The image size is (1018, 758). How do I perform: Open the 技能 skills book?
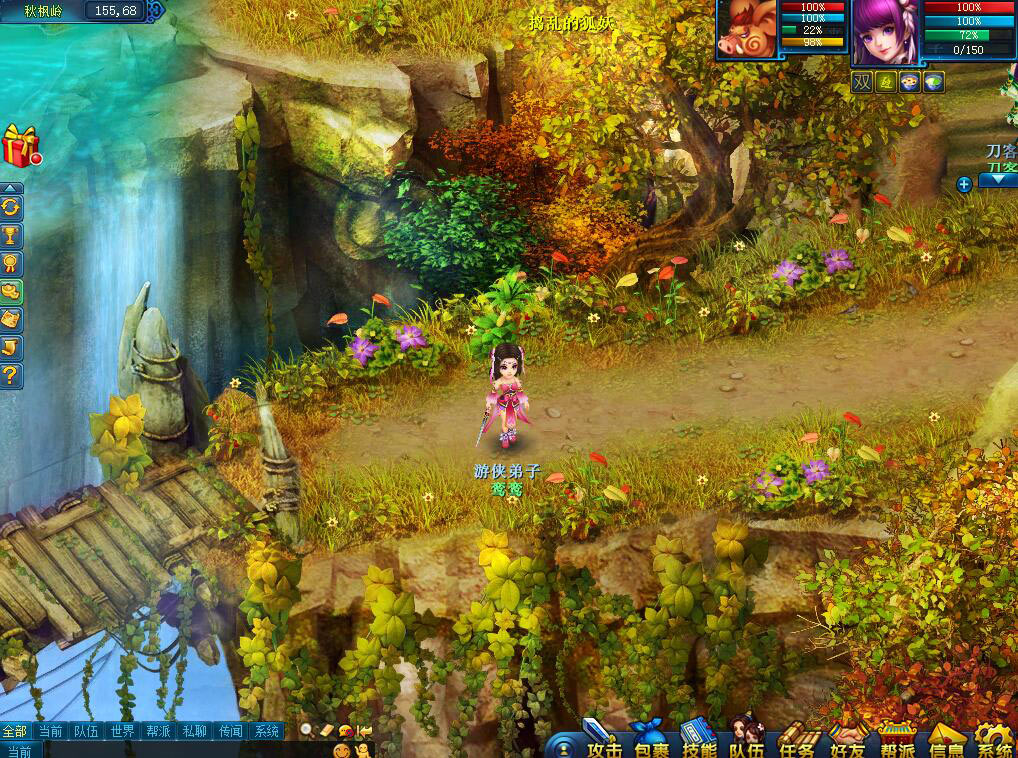pos(698,741)
